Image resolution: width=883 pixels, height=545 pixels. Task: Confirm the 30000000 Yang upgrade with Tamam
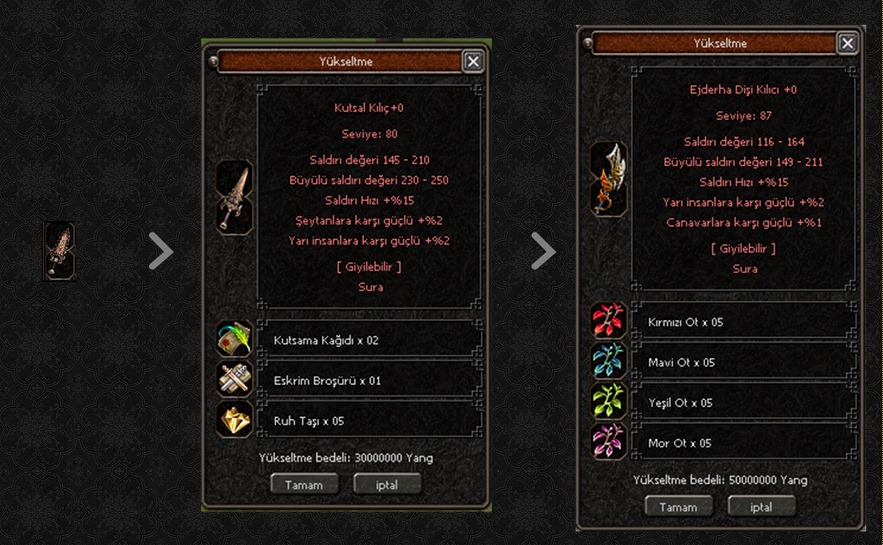coord(304,484)
